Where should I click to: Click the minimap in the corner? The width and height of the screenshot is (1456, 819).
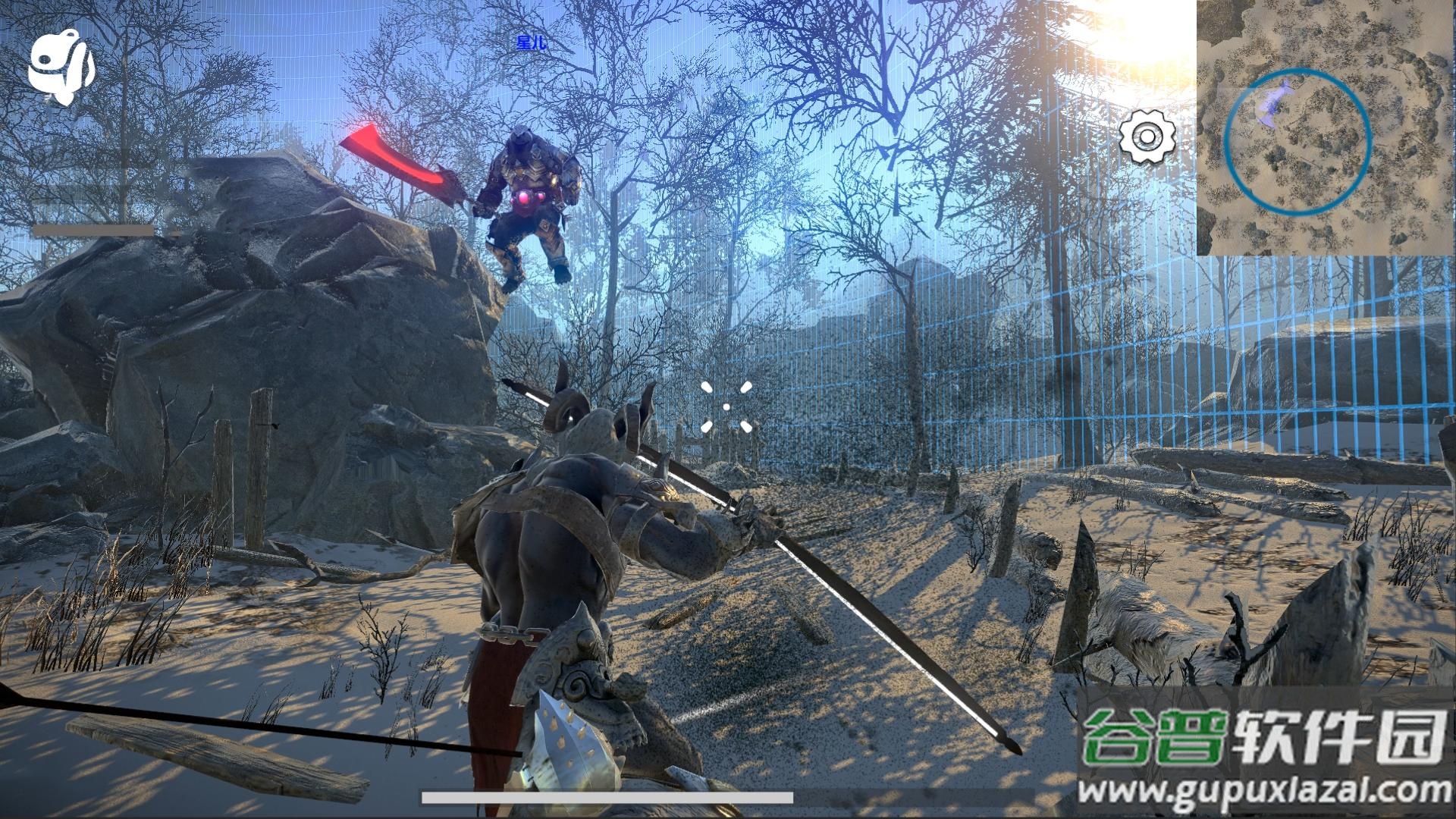pyautogui.click(x=1326, y=127)
